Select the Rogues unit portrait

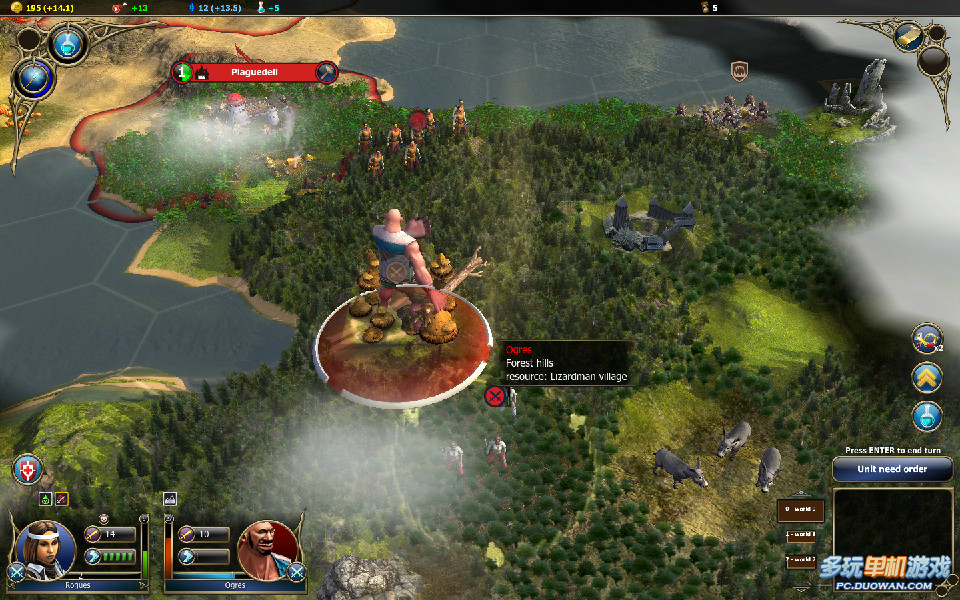click(46, 548)
